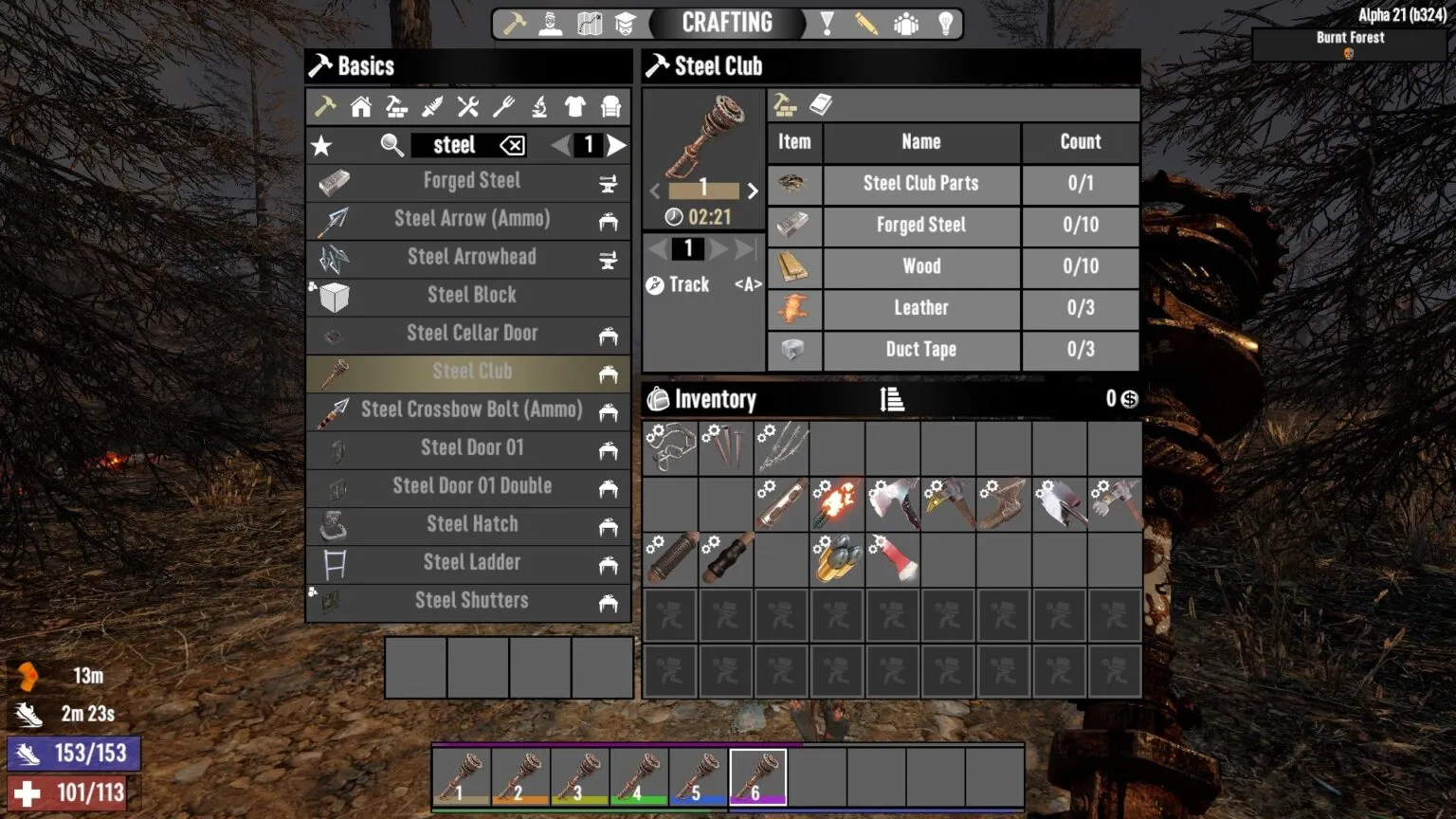Select the furniture chair category icon
The height and width of the screenshot is (819, 1456).
coord(611,107)
